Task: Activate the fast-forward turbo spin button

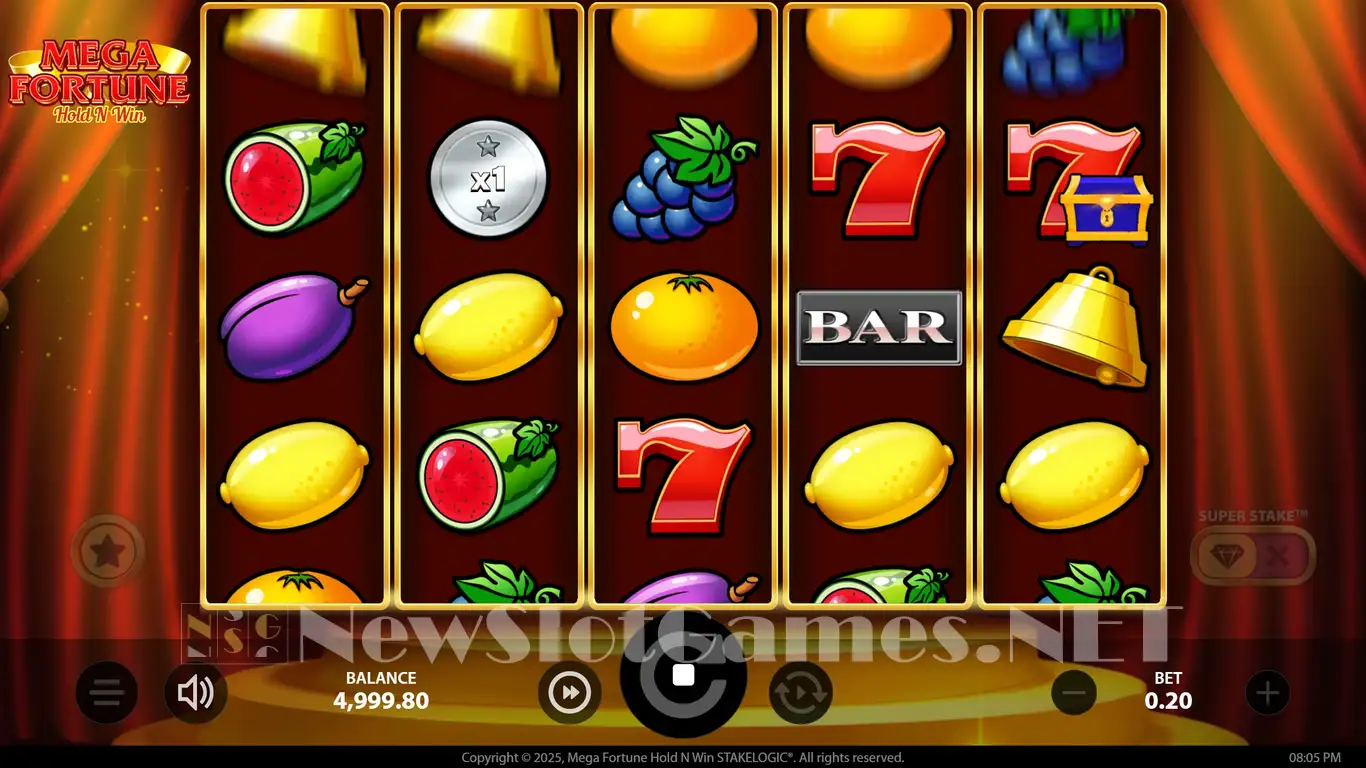Action: point(569,692)
